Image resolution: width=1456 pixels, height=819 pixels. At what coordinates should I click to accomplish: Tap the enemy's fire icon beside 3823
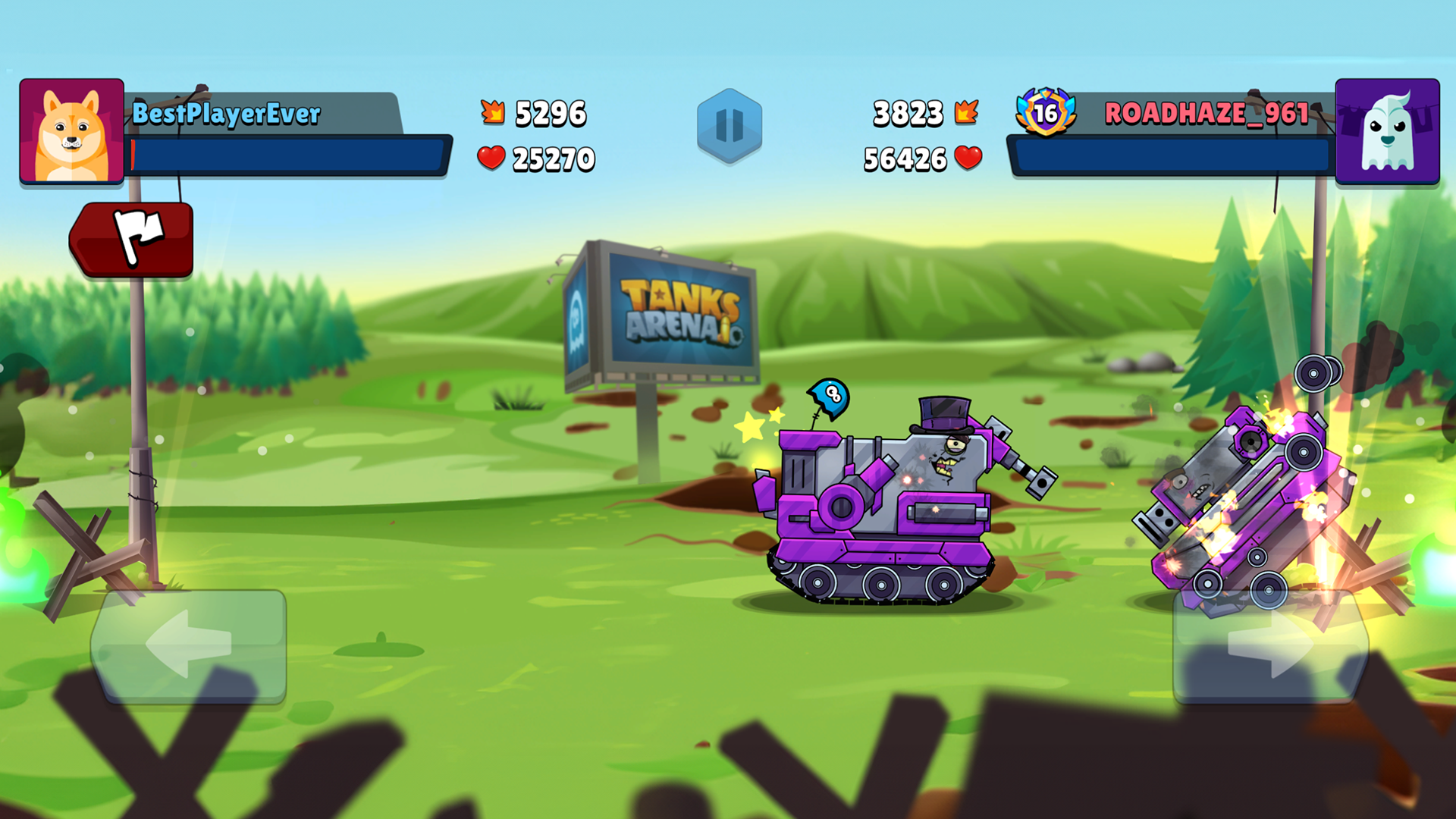pyautogui.click(x=968, y=112)
